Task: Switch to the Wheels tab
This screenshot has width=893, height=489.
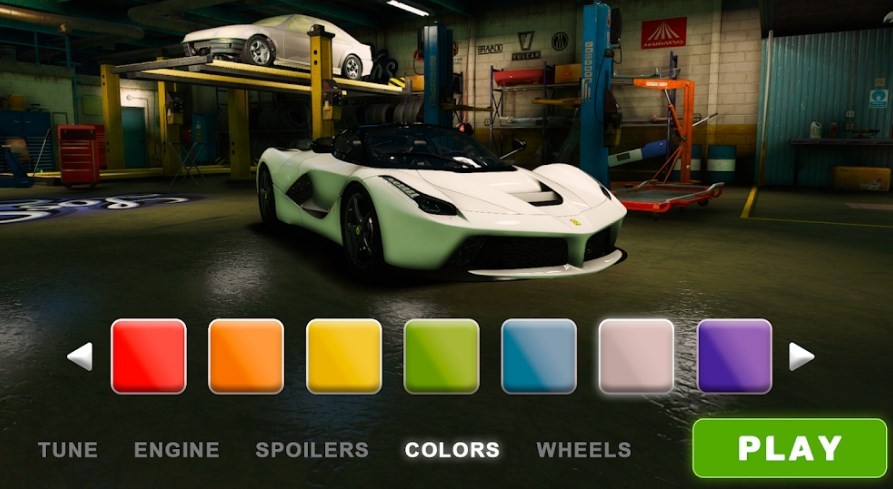Action: (584, 450)
